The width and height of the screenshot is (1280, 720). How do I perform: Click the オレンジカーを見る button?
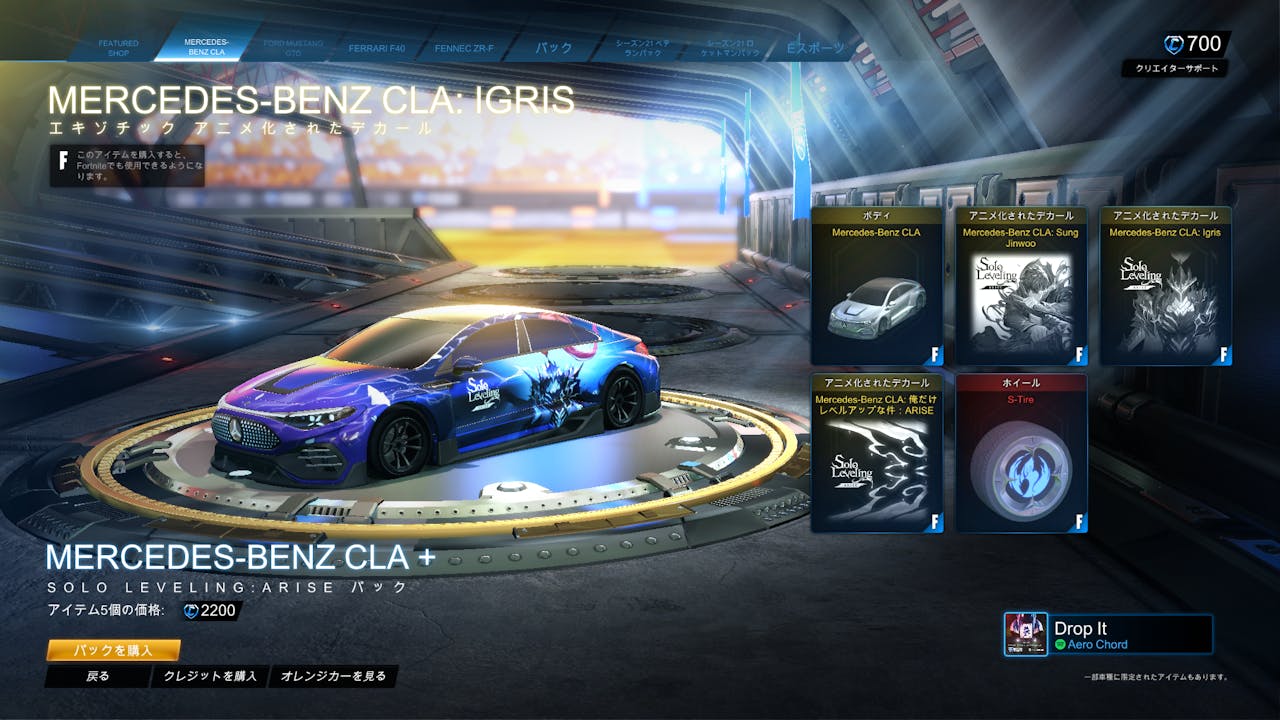pyautogui.click(x=333, y=677)
